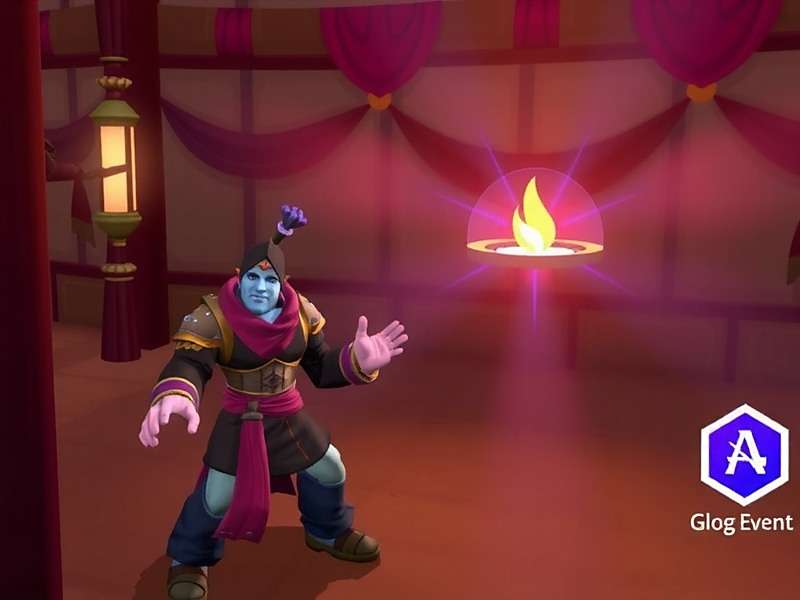Open the Glog Event hexagon icon
The image size is (800, 600).
[x=743, y=455]
